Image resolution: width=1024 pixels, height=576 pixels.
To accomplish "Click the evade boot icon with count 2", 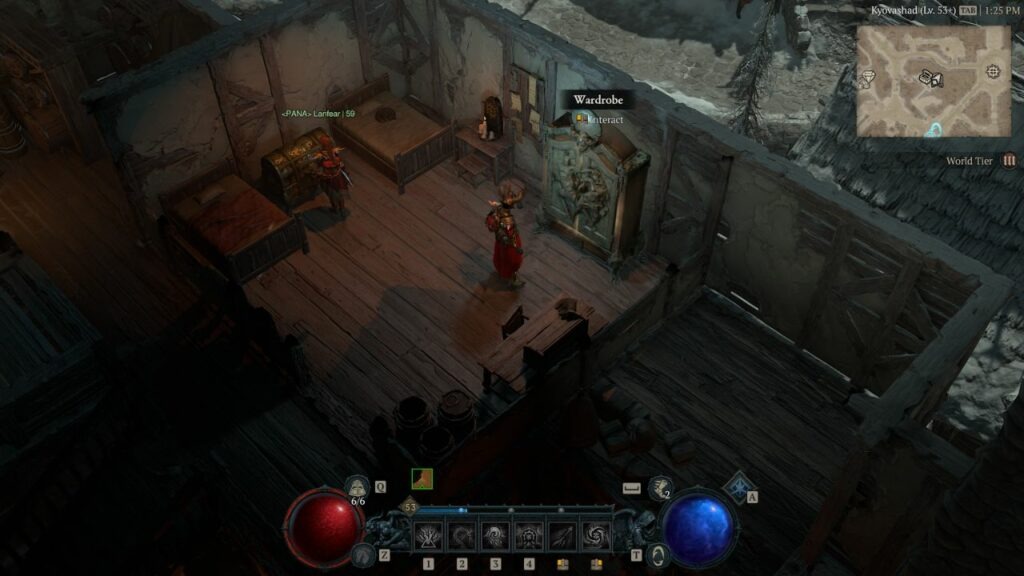I will pyautogui.click(x=660, y=487).
